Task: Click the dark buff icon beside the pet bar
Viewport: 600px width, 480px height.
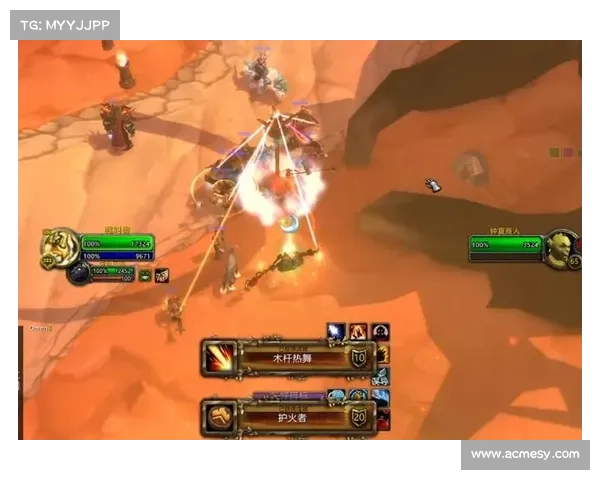Action: pyautogui.click(x=161, y=275)
